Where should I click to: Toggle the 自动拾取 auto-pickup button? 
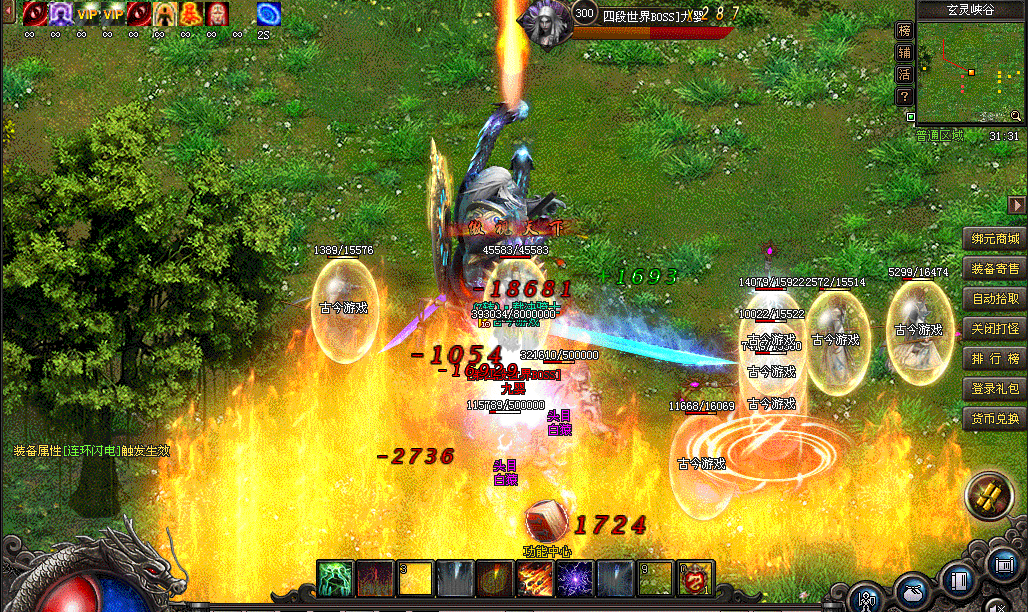coord(994,299)
